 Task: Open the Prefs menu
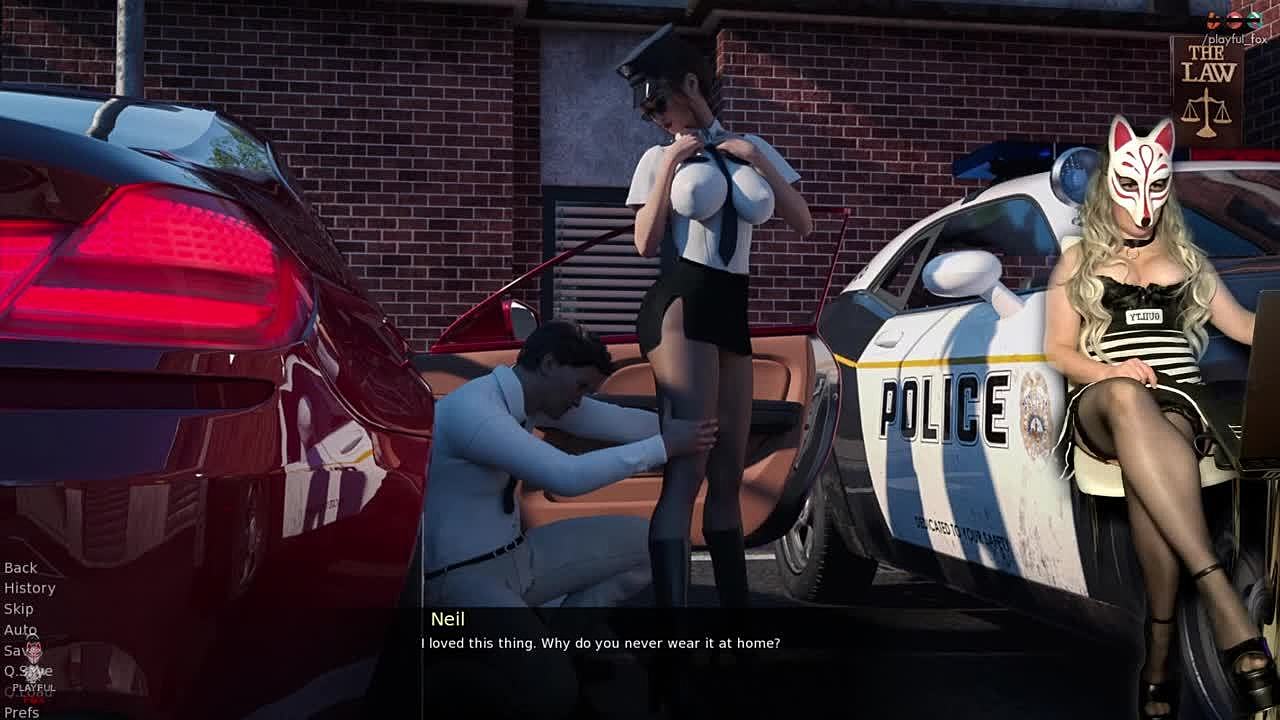21,712
